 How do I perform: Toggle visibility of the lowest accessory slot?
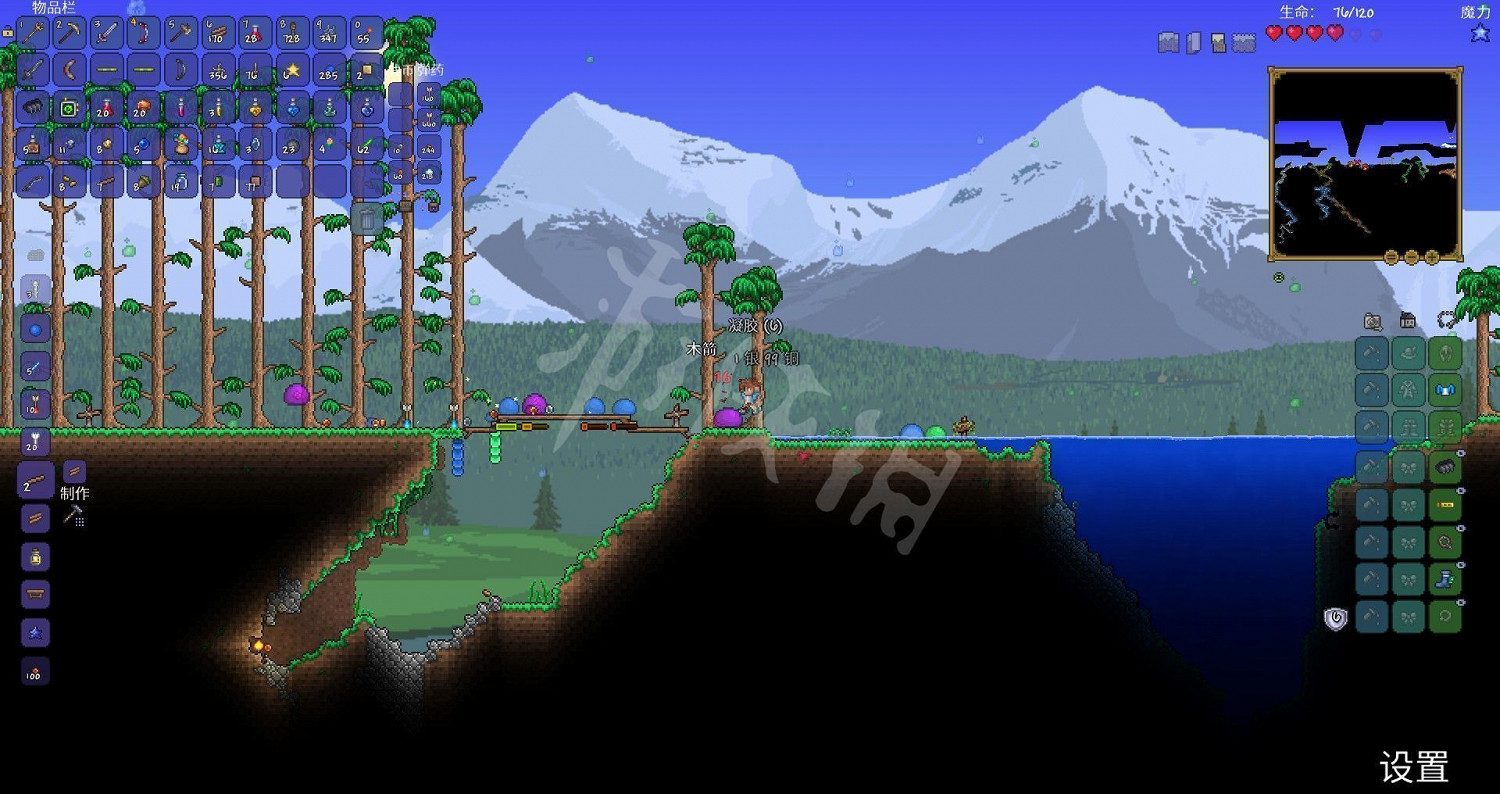click(1461, 602)
